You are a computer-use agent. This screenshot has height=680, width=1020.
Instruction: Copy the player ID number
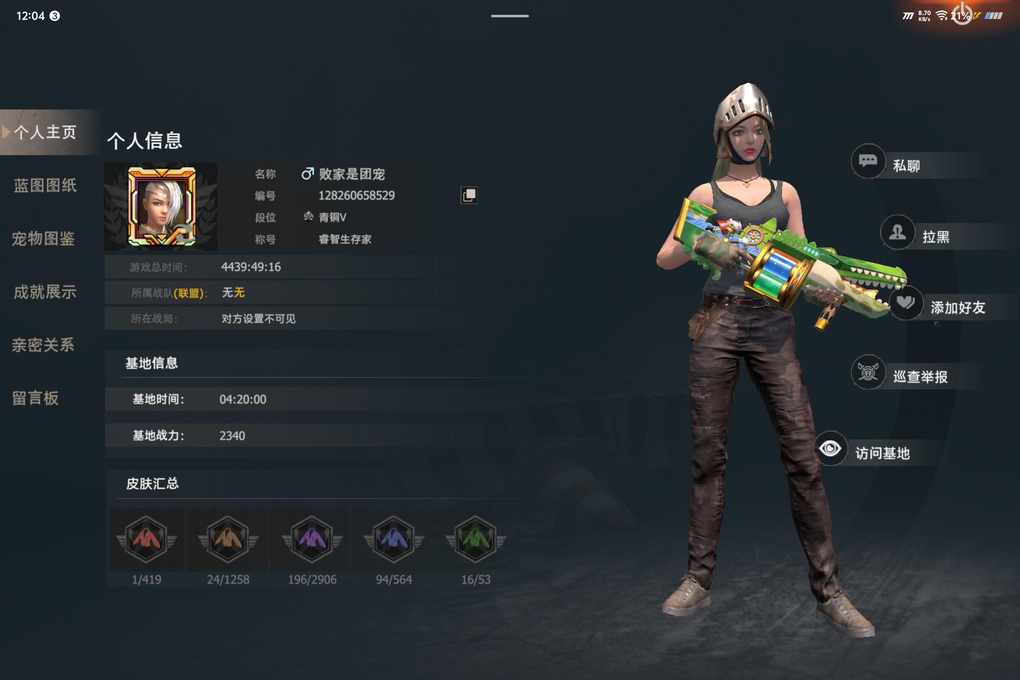tap(468, 195)
